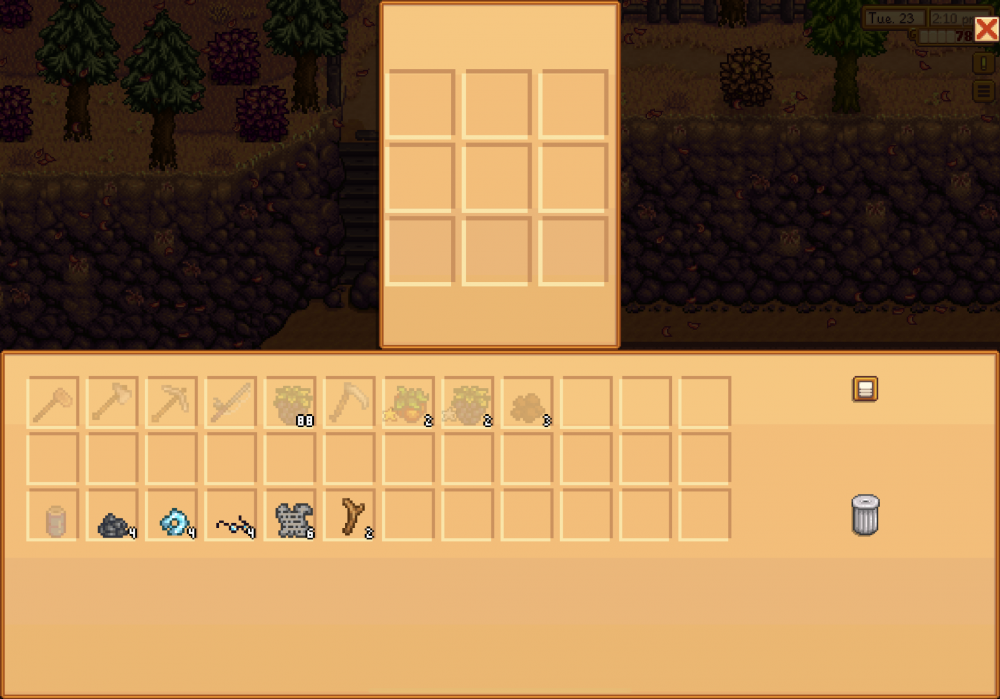Click the organize inventory button
Screen dimensions: 1000x699
point(865,389)
